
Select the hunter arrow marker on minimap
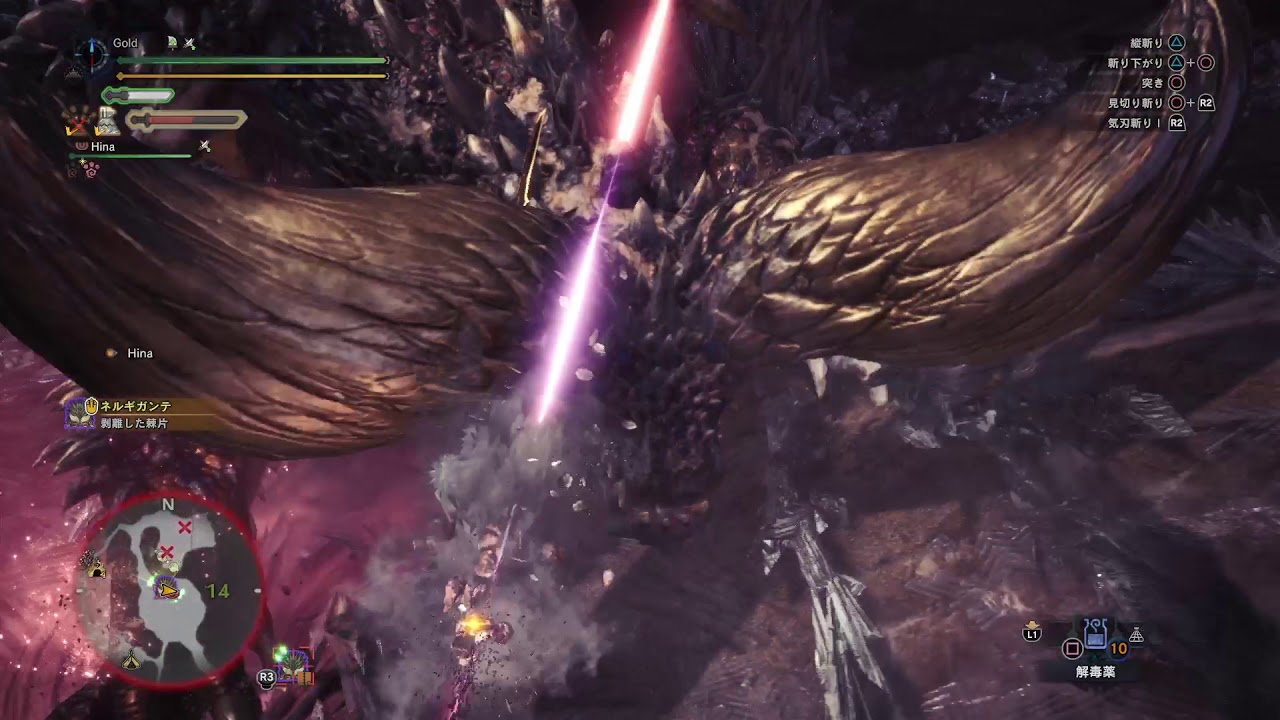point(168,591)
